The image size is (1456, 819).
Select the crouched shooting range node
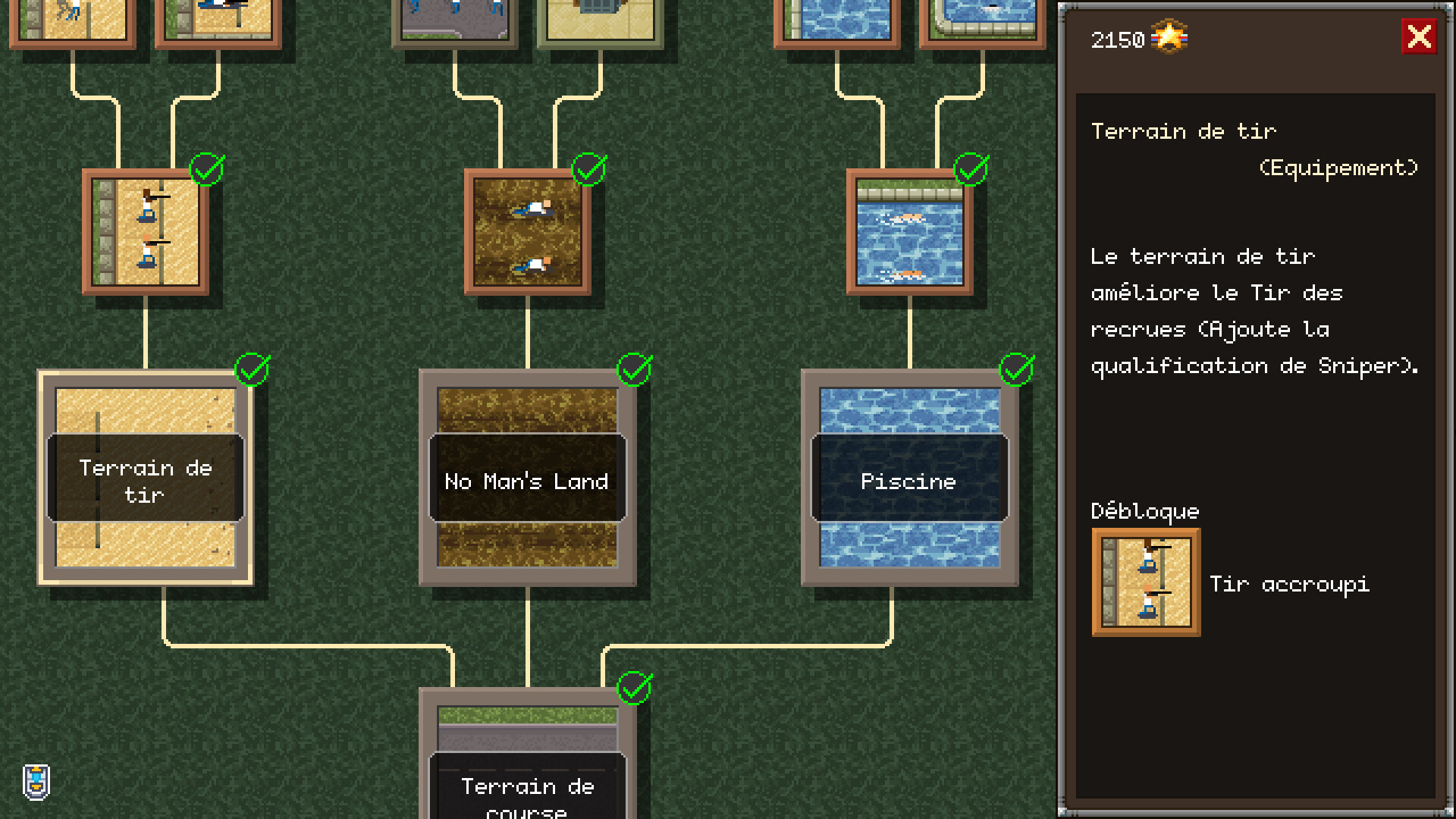(146, 232)
